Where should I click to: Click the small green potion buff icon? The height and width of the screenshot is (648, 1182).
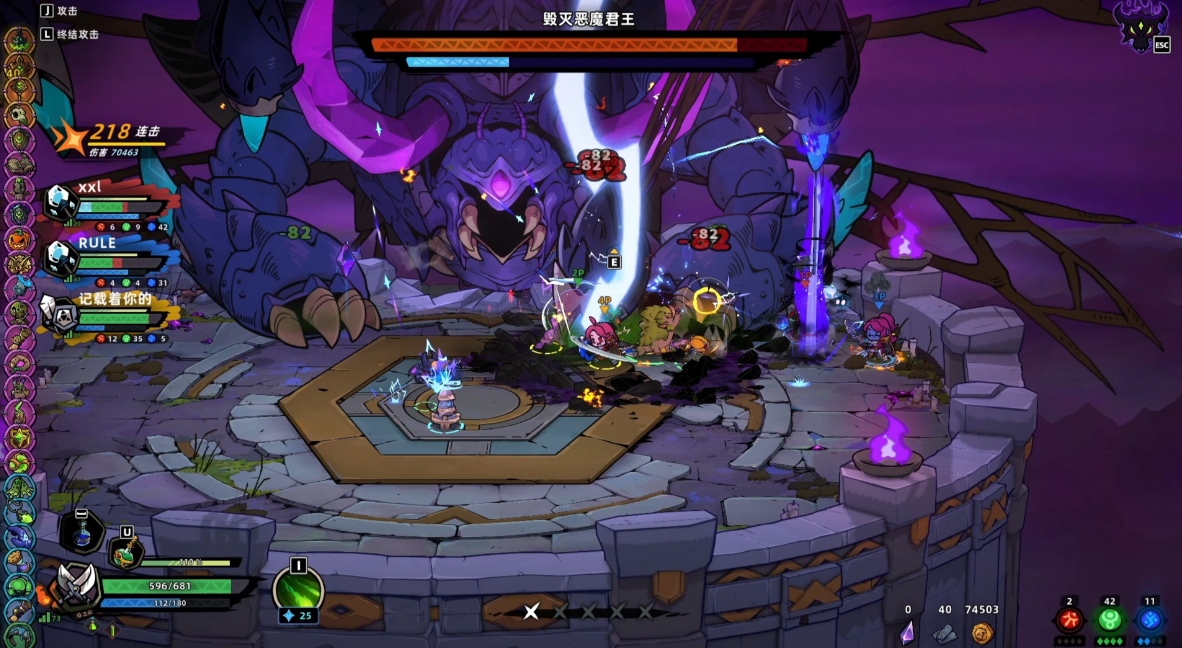(x=93, y=626)
